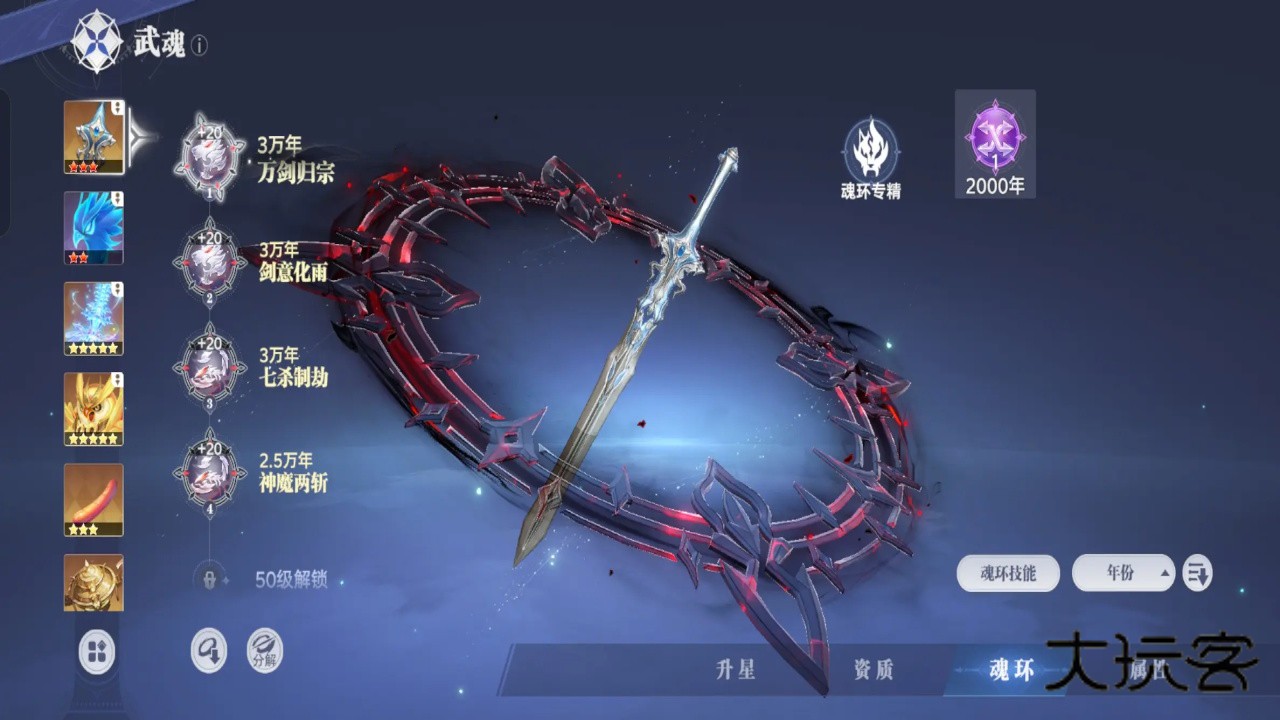Click the 魂环专精 mastery icon
1280x720 pixels.
tap(870, 152)
